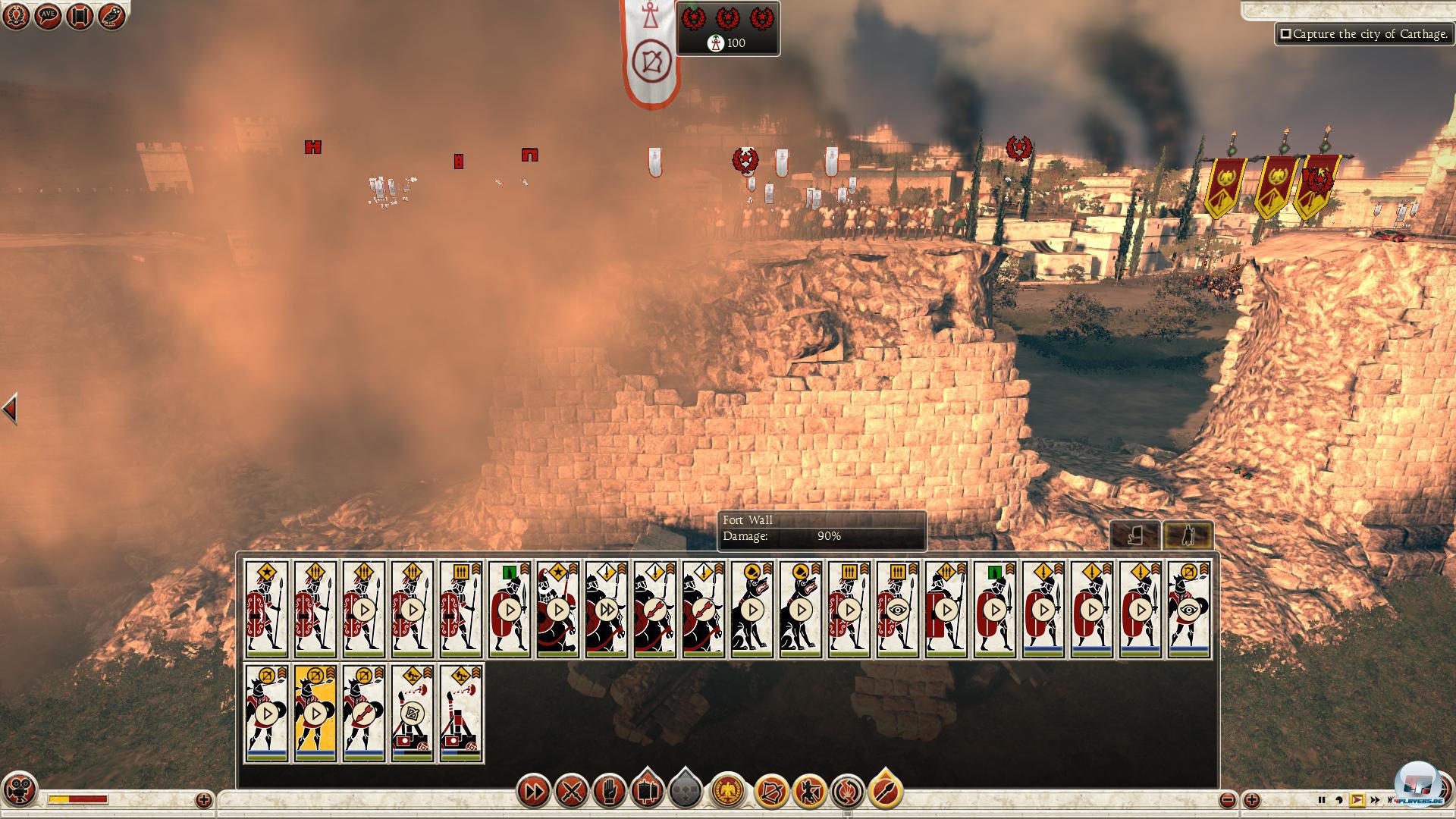Pause the battle with the pause control
The width and height of the screenshot is (1456, 819).
tap(1322, 800)
